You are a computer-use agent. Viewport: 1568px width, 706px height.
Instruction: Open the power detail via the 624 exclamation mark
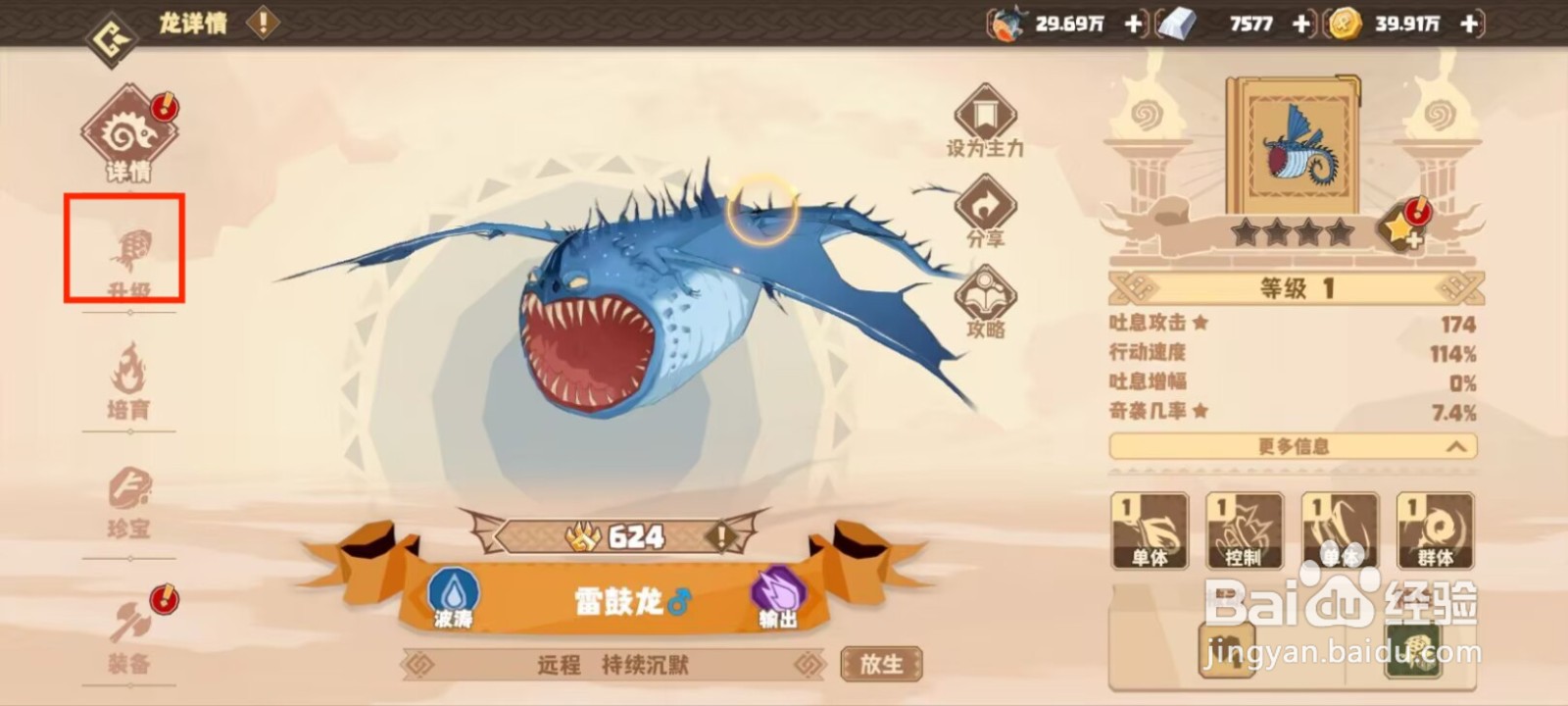[721, 536]
